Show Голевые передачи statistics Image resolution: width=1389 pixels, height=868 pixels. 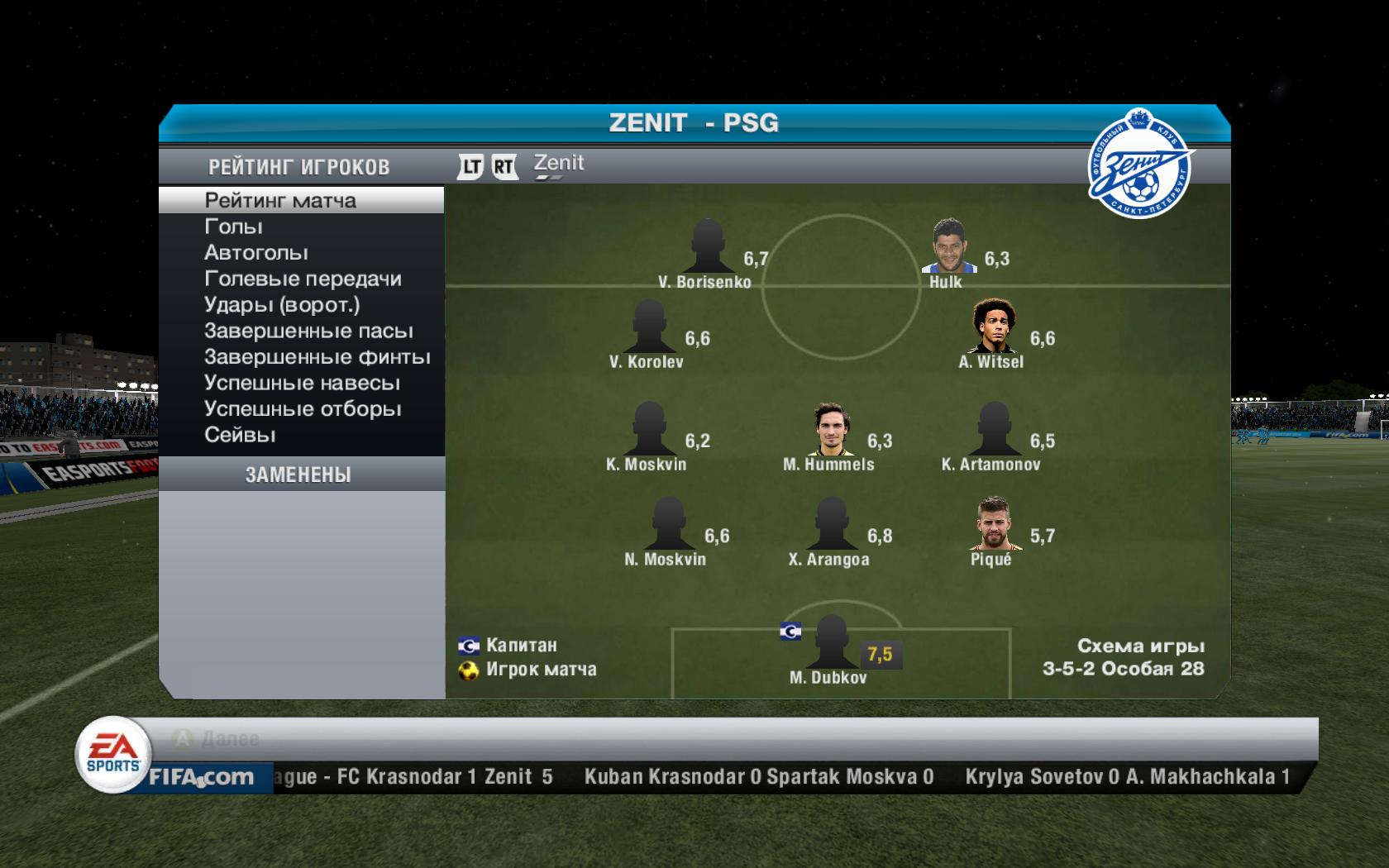[x=303, y=279]
